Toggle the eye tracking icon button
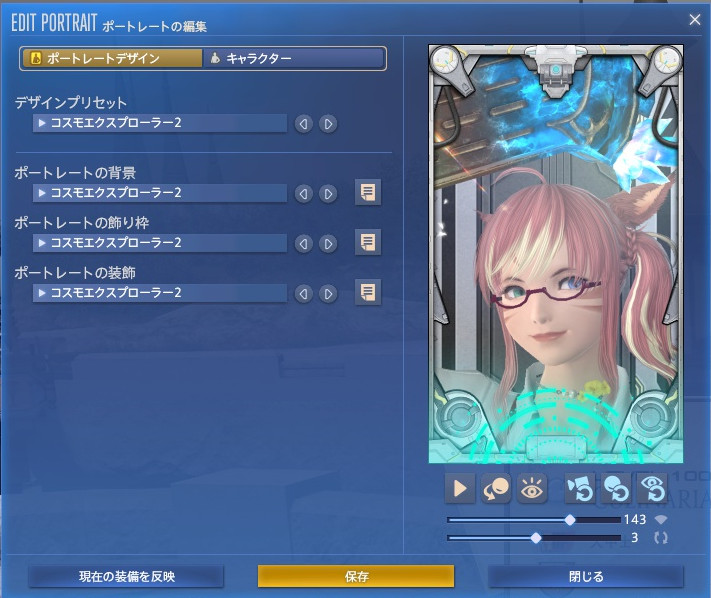Image resolution: width=711 pixels, height=598 pixels. (532, 489)
